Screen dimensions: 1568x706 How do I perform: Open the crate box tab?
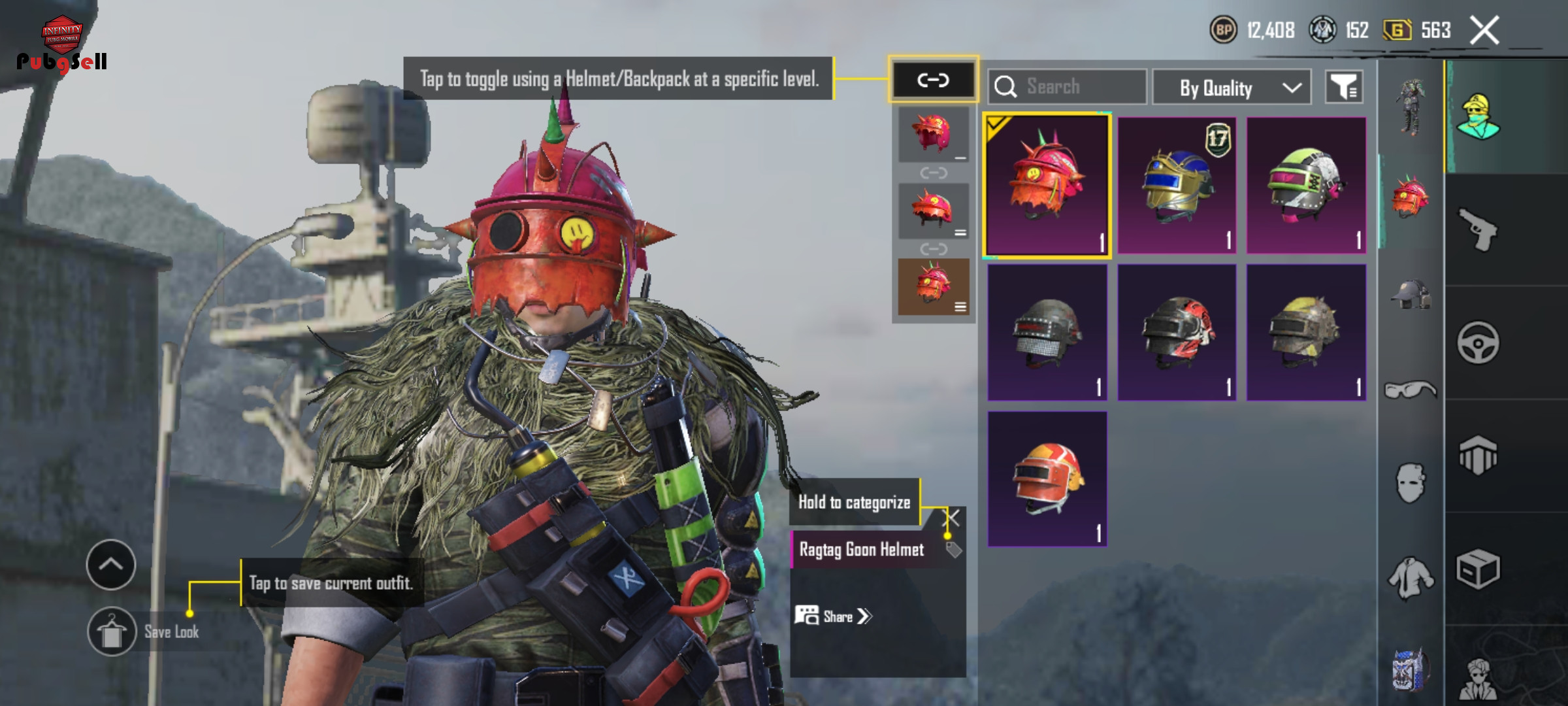coord(1478,569)
